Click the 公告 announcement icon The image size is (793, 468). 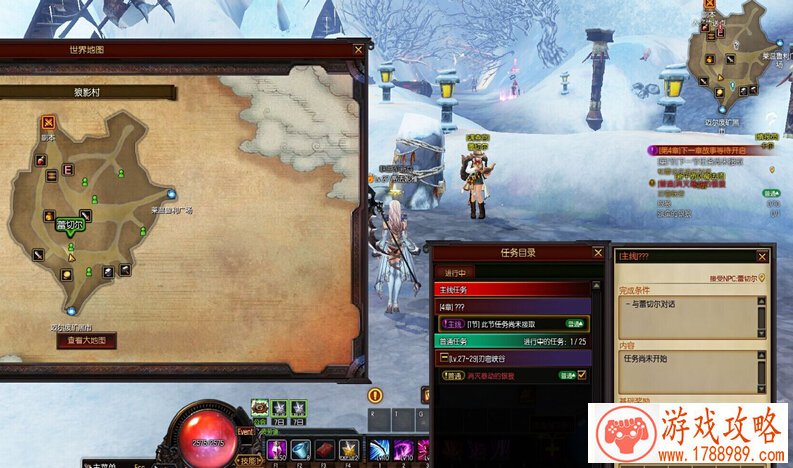(x=260, y=408)
